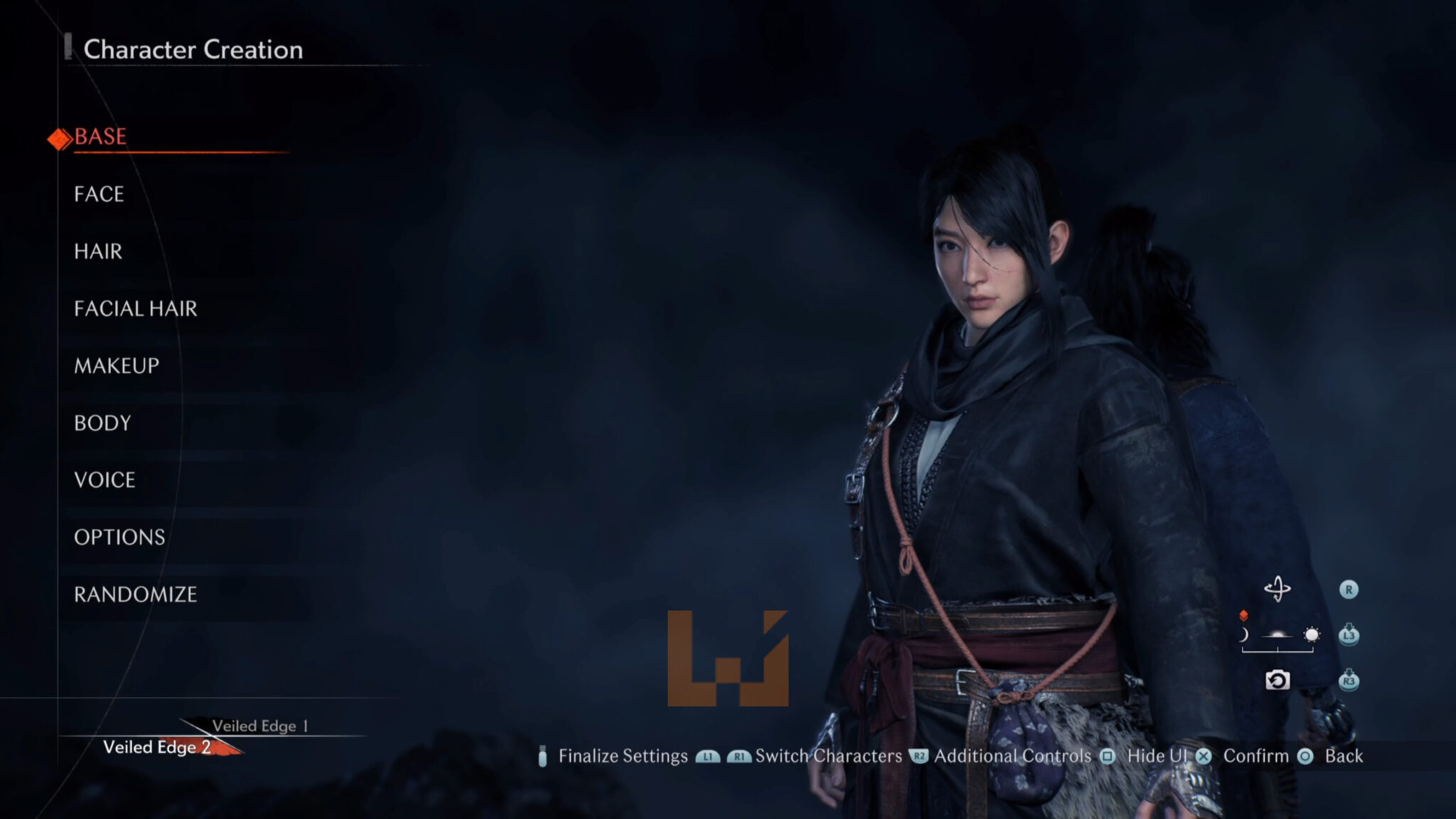
Task: Click the R button prompt icon
Action: pyautogui.click(x=1349, y=589)
